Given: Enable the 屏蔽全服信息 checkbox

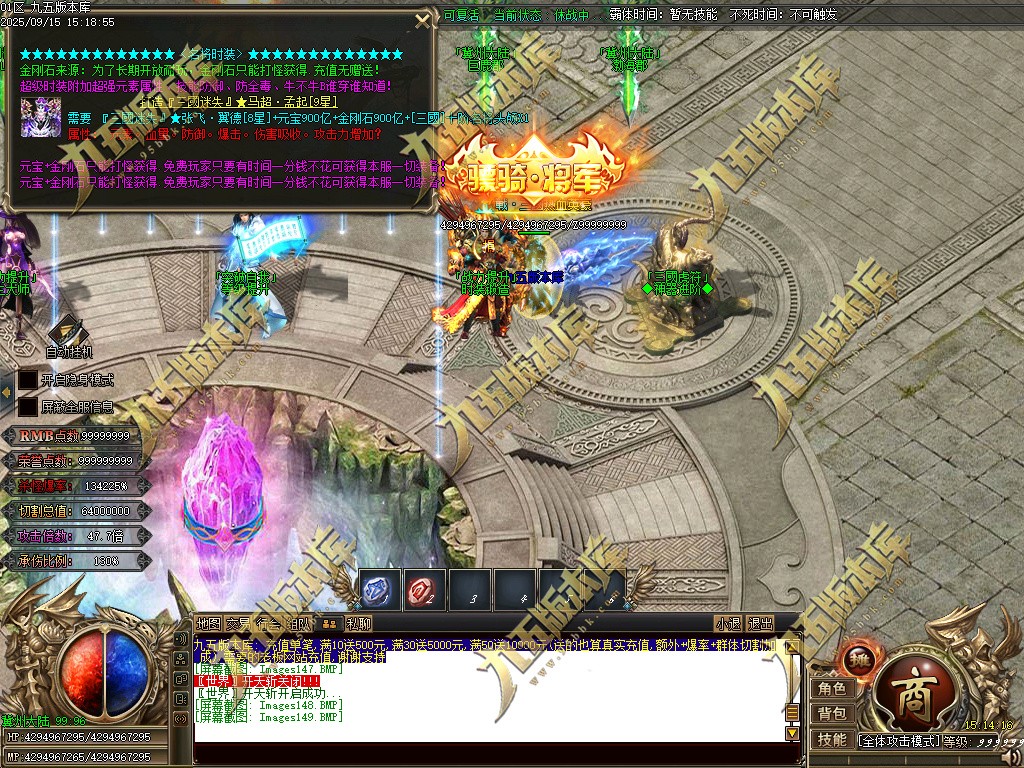Looking at the screenshot, I should point(28,407).
